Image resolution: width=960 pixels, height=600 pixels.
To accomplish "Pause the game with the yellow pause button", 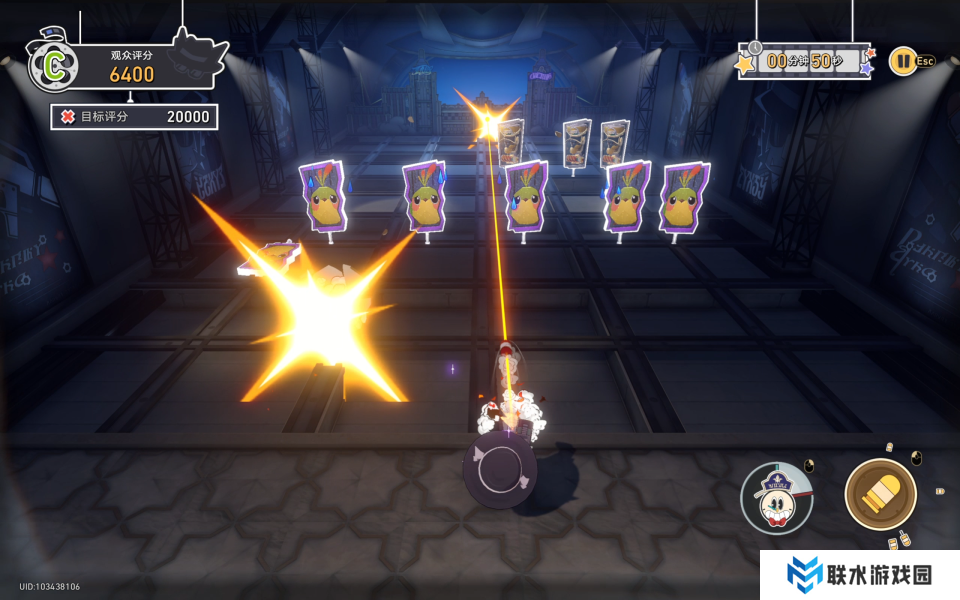I will pyautogui.click(x=901, y=61).
